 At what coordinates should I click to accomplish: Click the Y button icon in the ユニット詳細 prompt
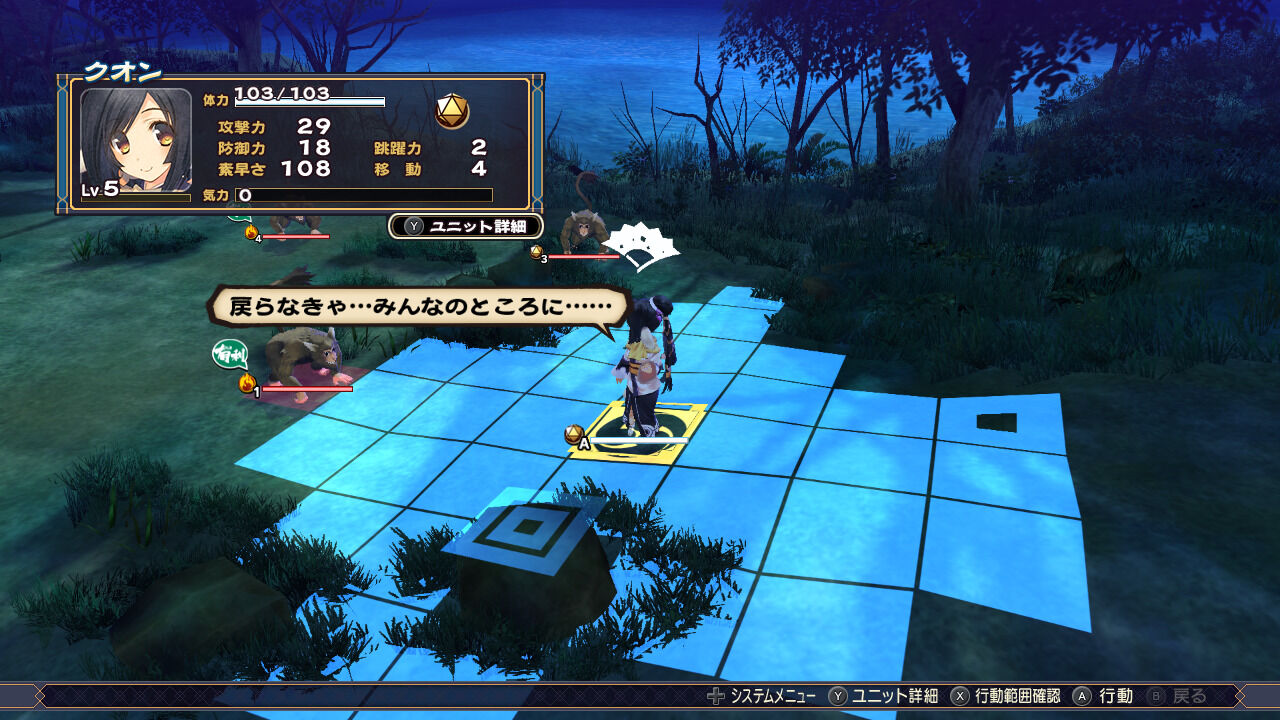[413, 226]
